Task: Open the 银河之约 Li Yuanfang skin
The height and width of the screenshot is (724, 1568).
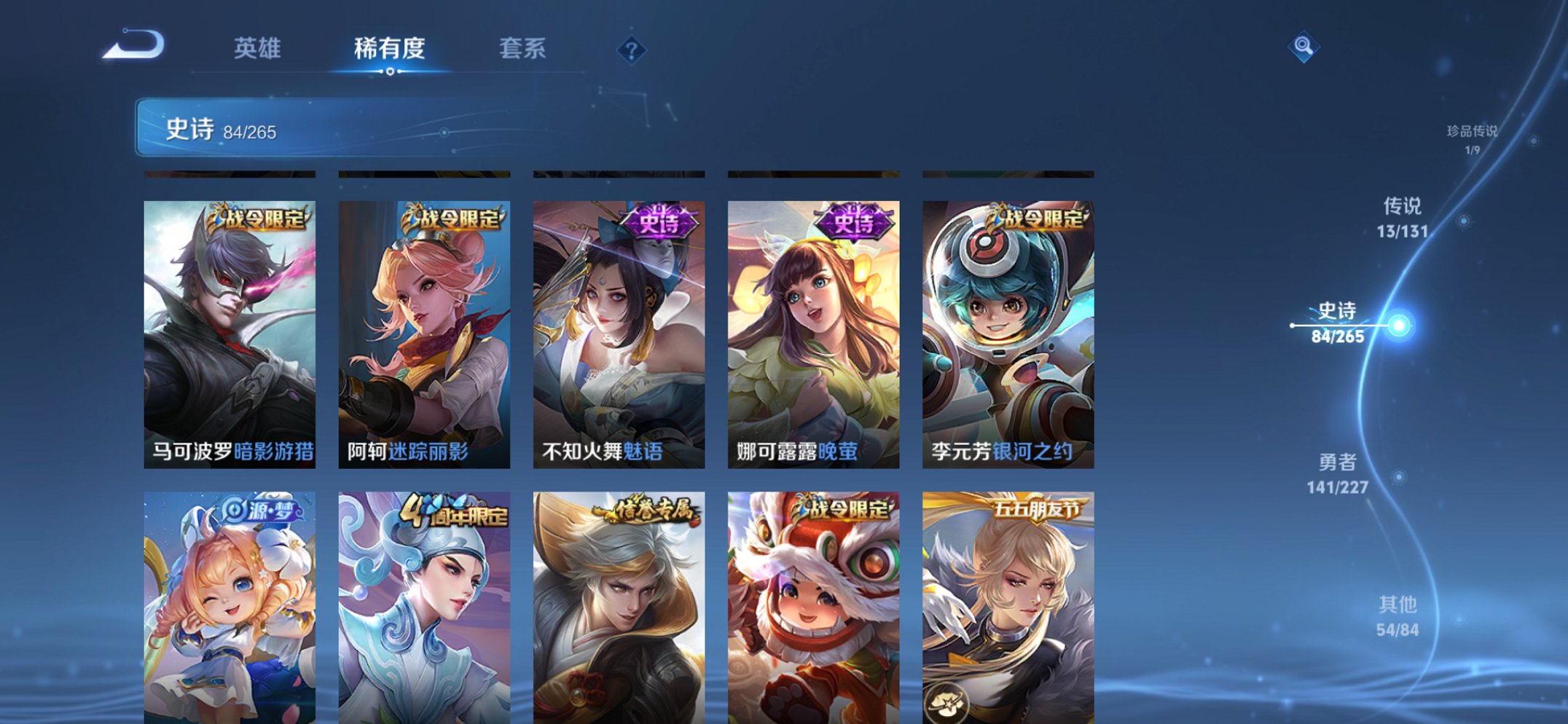Action: pyautogui.click(x=1011, y=328)
